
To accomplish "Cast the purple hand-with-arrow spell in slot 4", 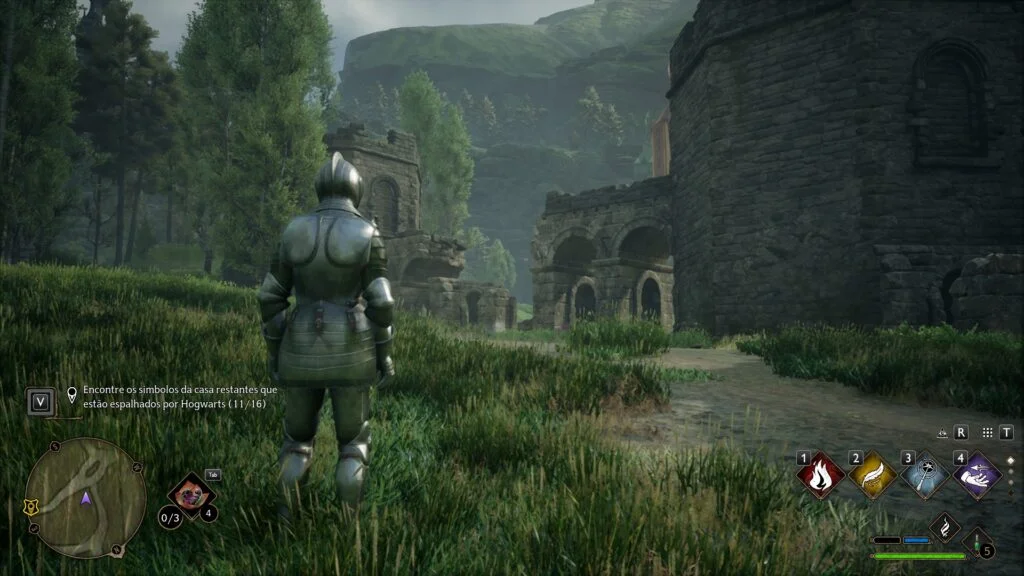I will (x=977, y=474).
